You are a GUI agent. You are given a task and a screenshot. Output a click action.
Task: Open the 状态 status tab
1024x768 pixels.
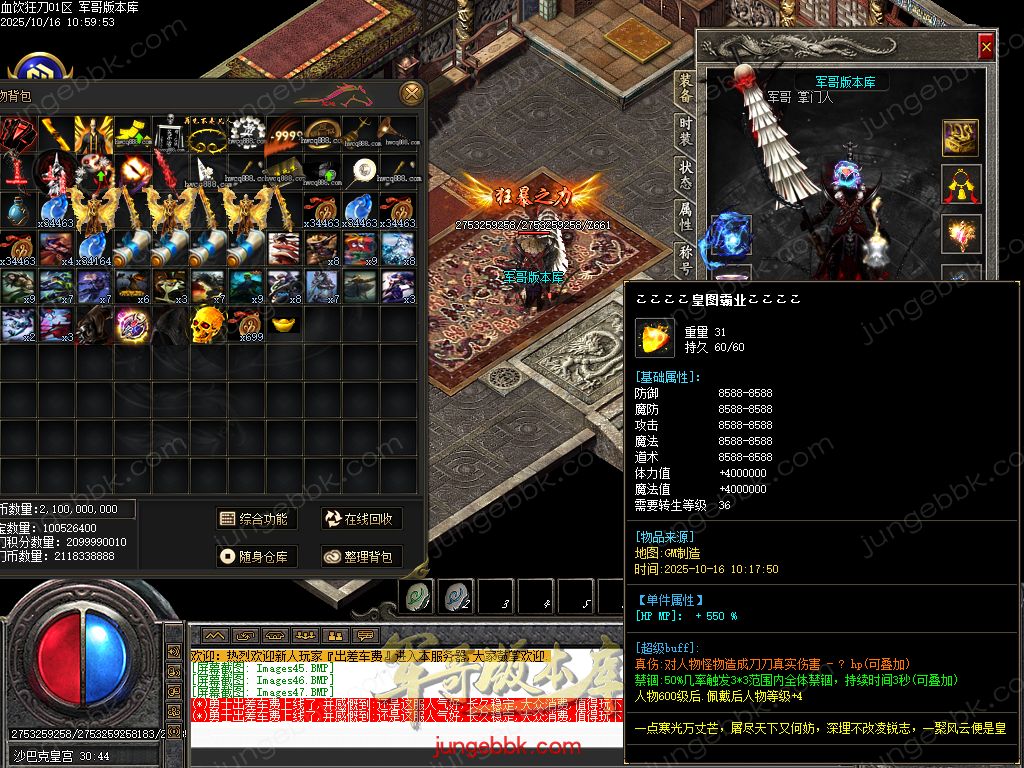click(x=685, y=170)
